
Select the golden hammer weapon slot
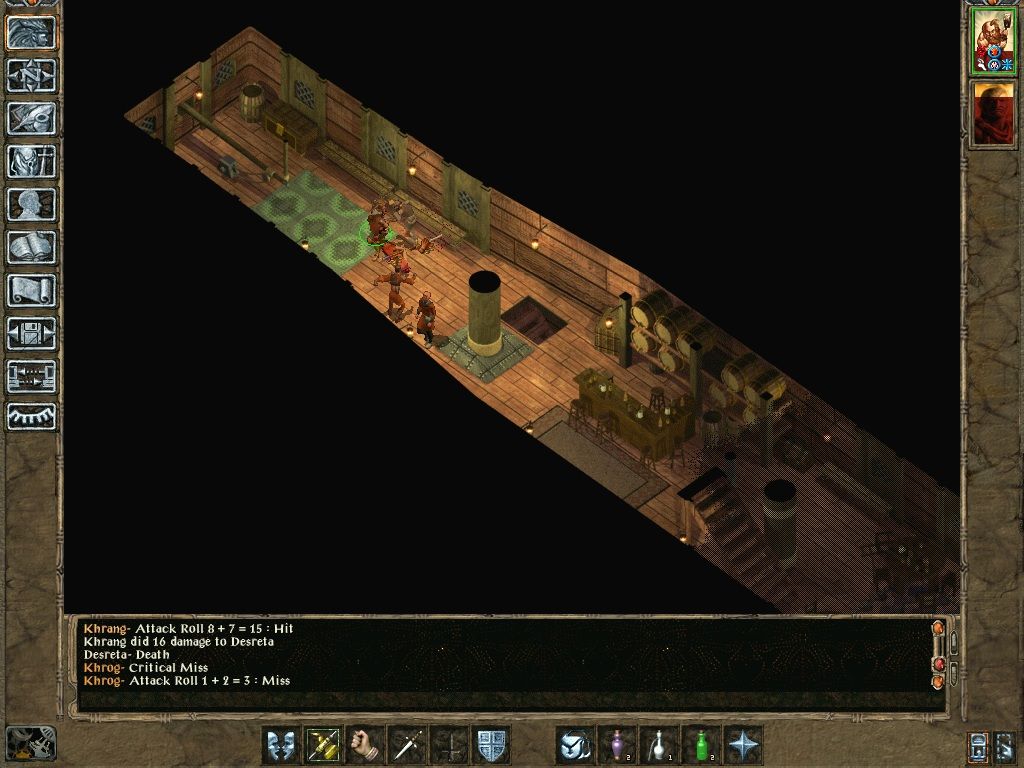pos(323,745)
